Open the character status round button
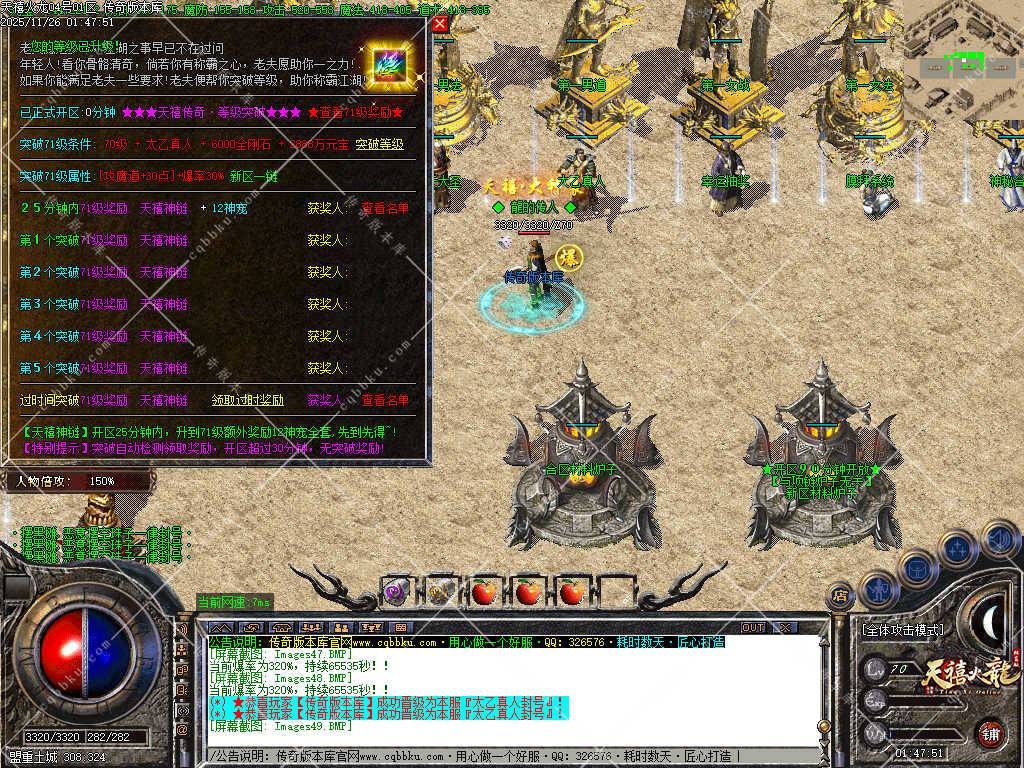The image size is (1024, 768). 877,590
